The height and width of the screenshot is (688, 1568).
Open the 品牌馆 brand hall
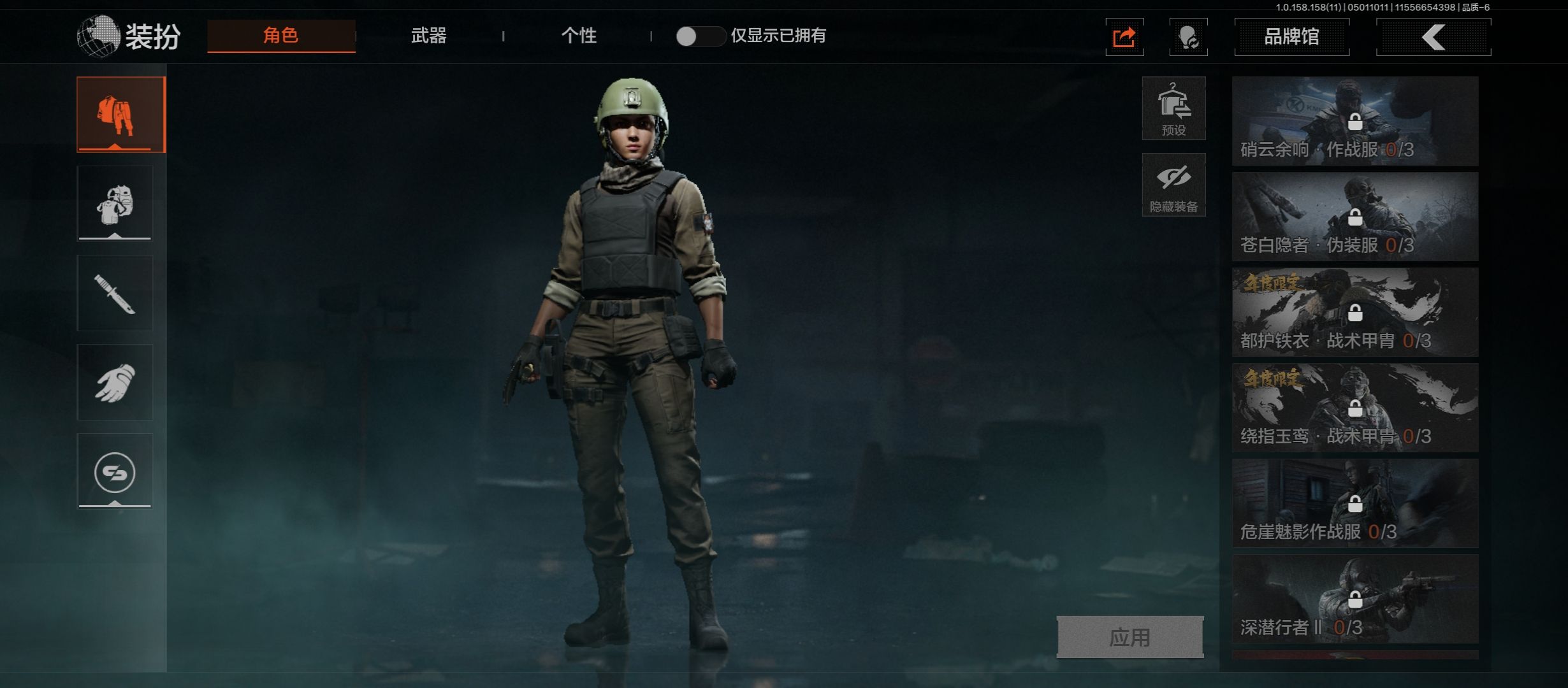(x=1291, y=37)
